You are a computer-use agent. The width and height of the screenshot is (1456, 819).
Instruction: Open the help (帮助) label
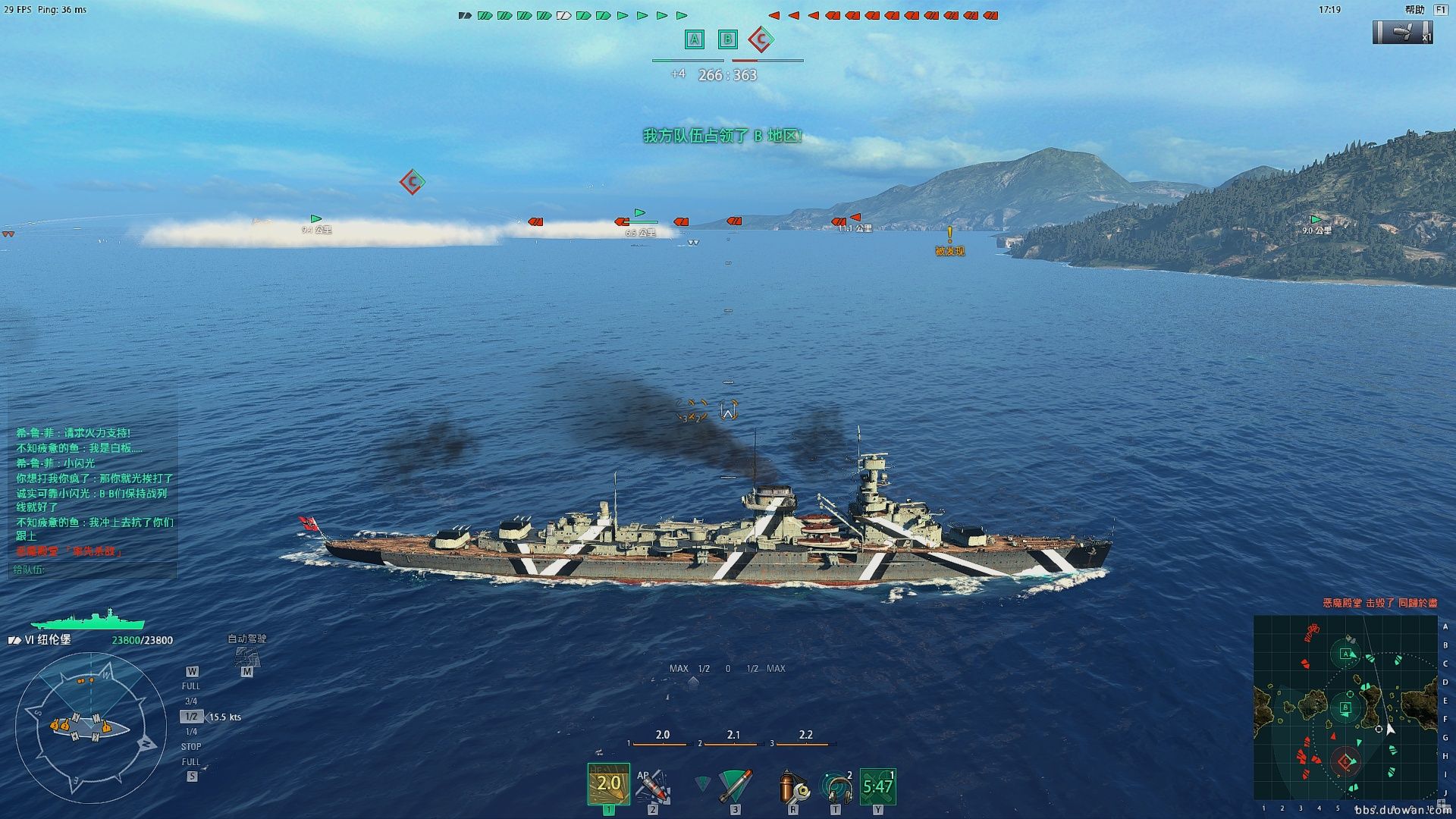(x=1414, y=10)
